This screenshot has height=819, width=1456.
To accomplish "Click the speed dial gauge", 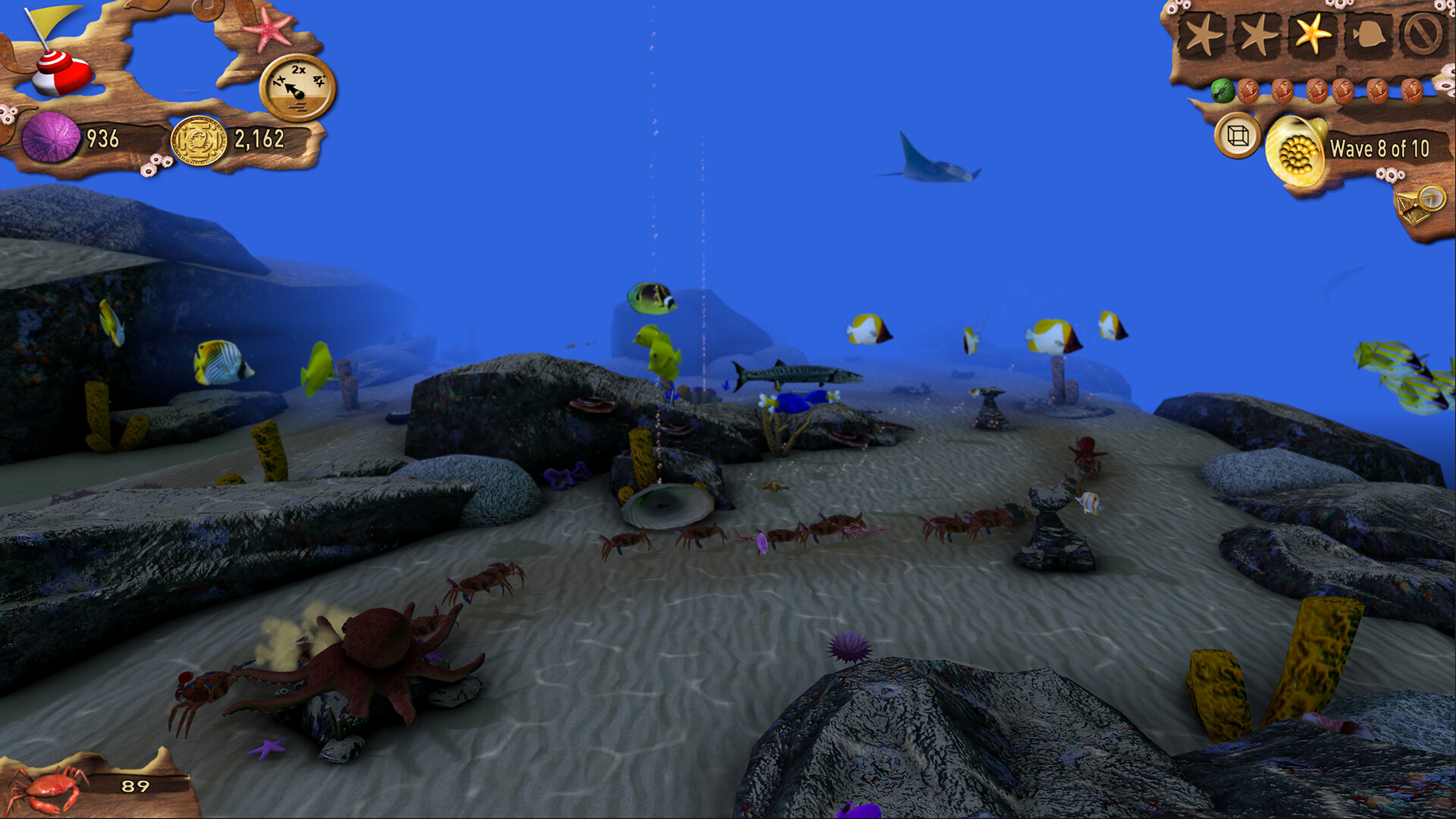I will [x=298, y=85].
